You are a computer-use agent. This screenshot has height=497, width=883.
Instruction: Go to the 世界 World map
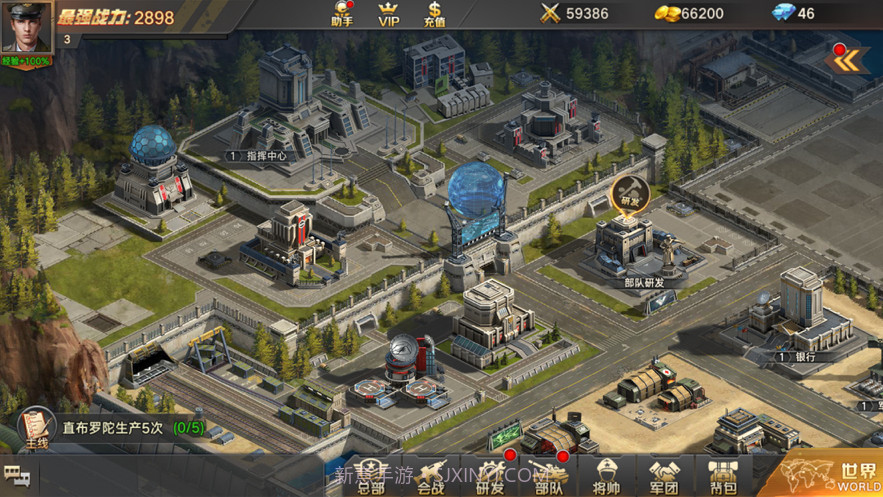[x=833, y=472]
